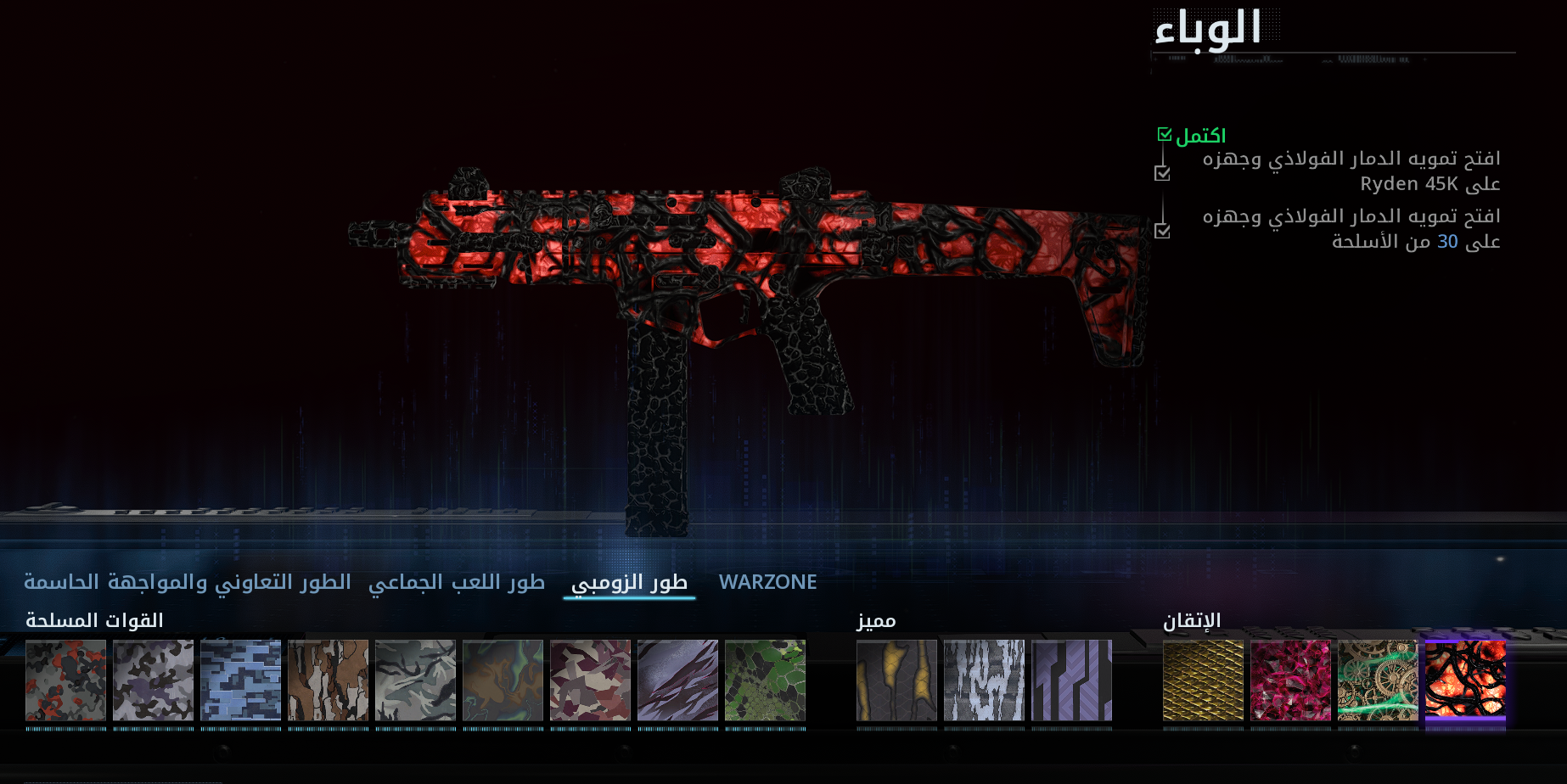This screenshot has height=784, width=1567.
Task: Select the red and grey splinter camo
Action: tap(66, 680)
